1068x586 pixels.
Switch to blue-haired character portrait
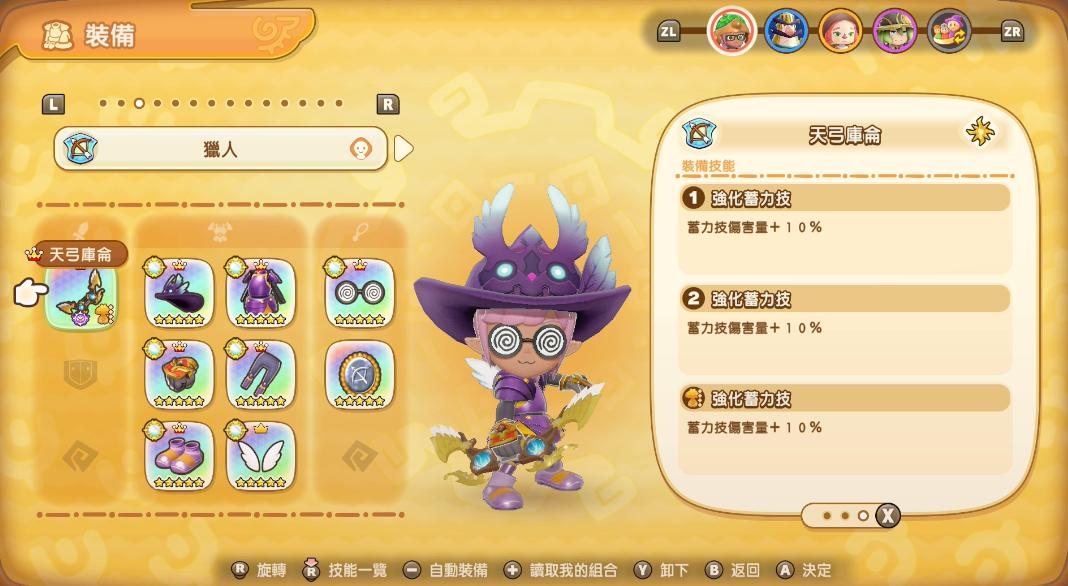786,31
